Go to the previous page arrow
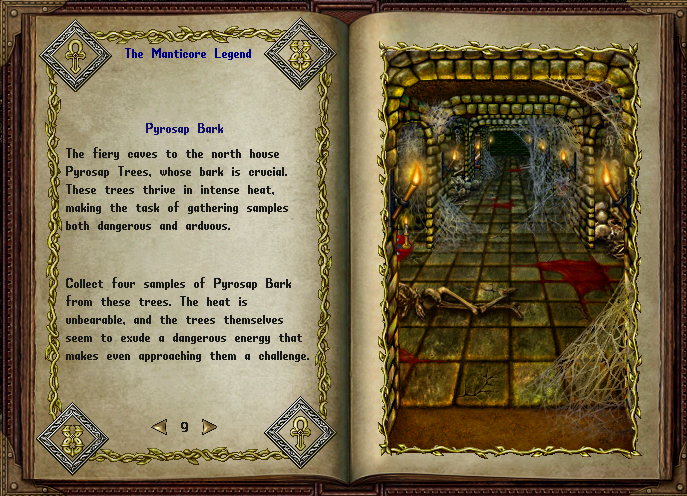 (159, 427)
